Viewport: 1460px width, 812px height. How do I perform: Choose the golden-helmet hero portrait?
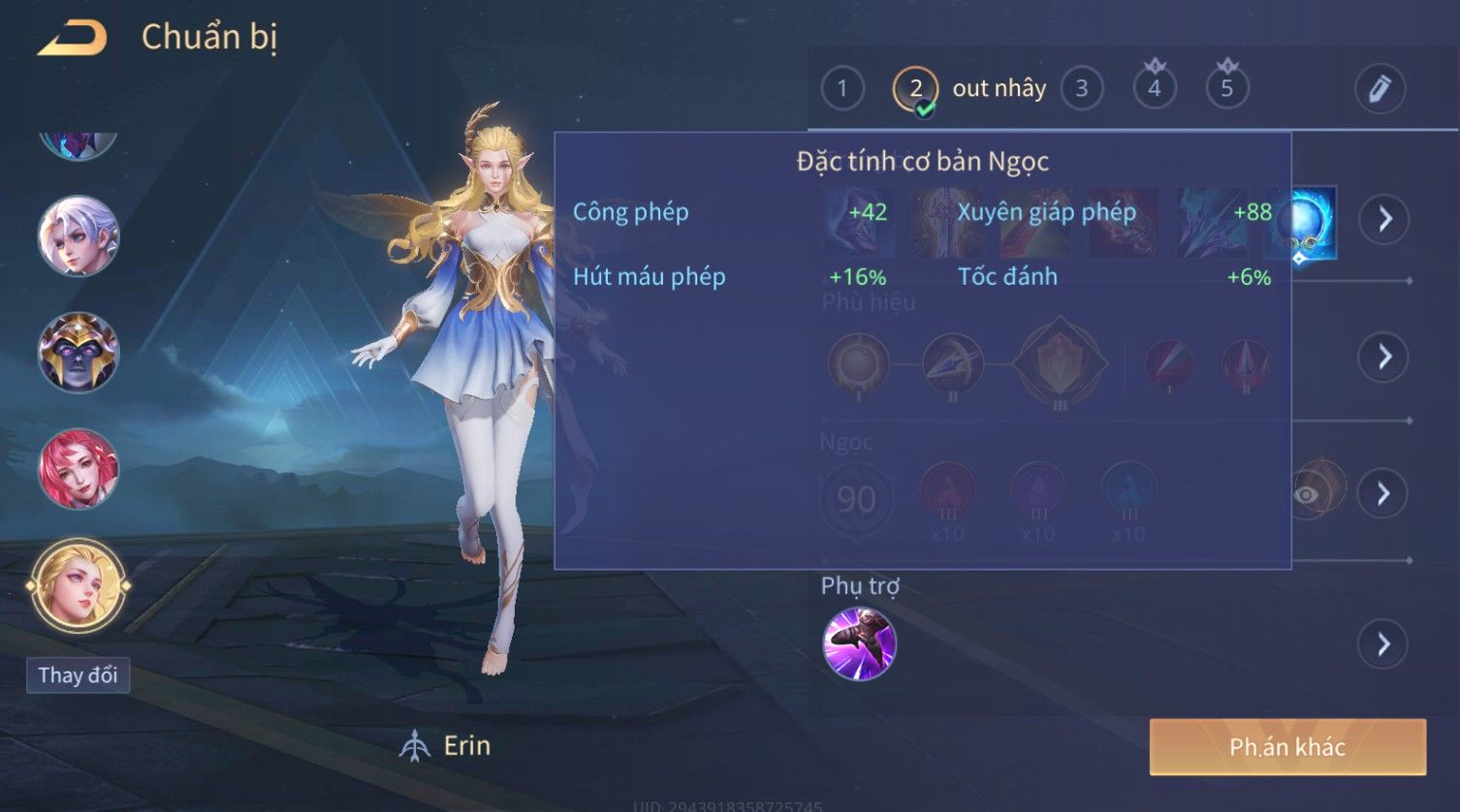pos(79,352)
